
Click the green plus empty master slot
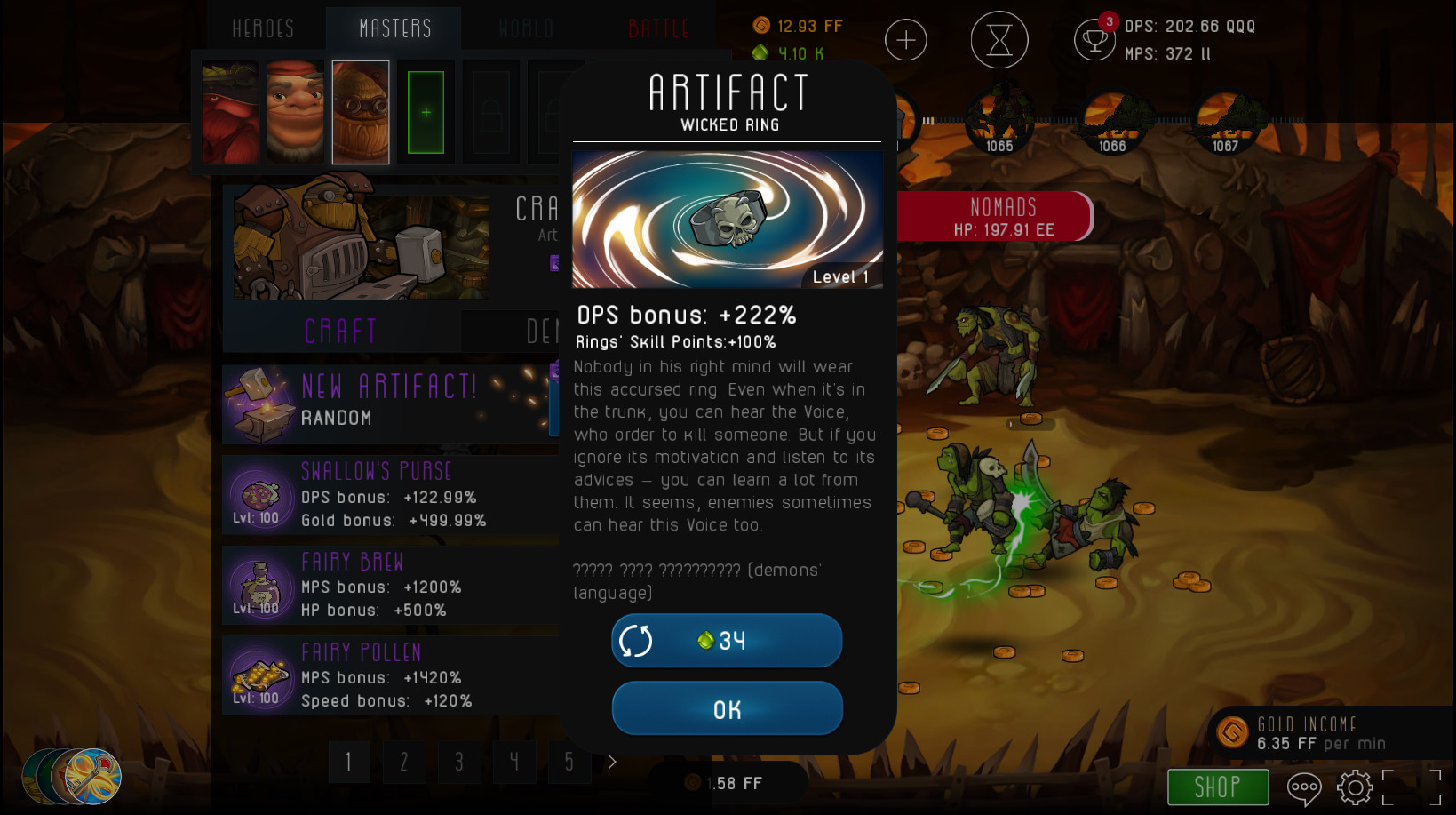pyautogui.click(x=425, y=111)
